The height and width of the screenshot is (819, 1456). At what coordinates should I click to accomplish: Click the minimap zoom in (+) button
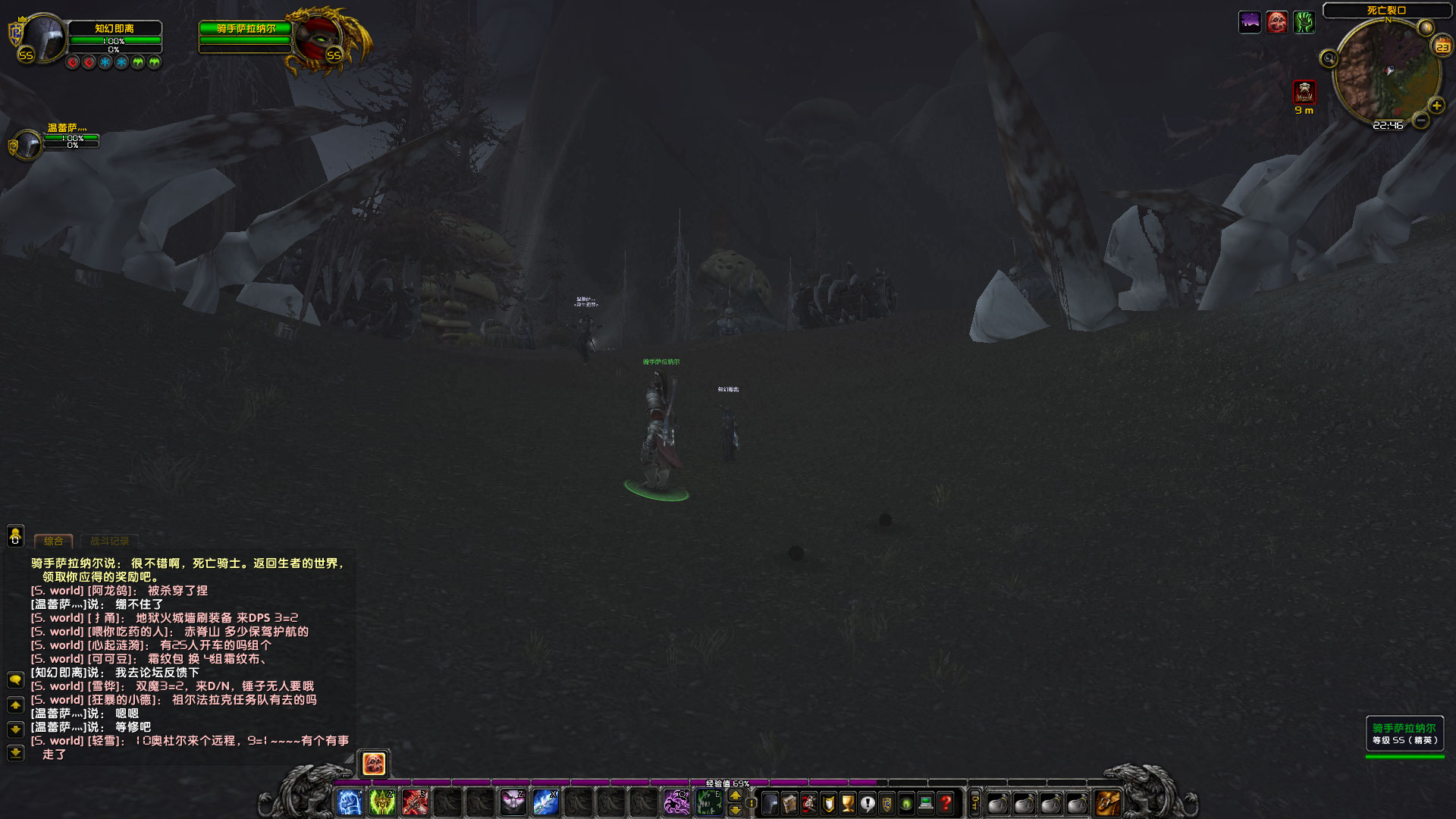pyautogui.click(x=1438, y=105)
